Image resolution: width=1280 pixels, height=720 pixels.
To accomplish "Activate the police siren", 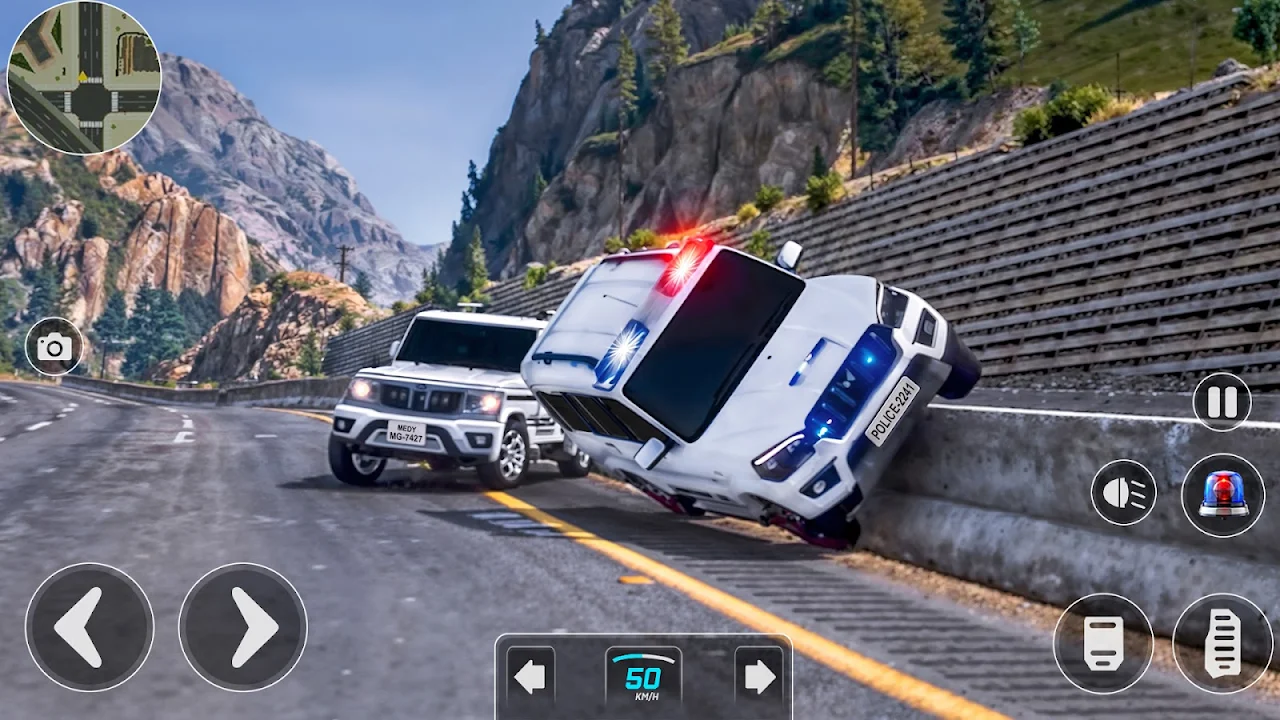I will (x=1223, y=494).
